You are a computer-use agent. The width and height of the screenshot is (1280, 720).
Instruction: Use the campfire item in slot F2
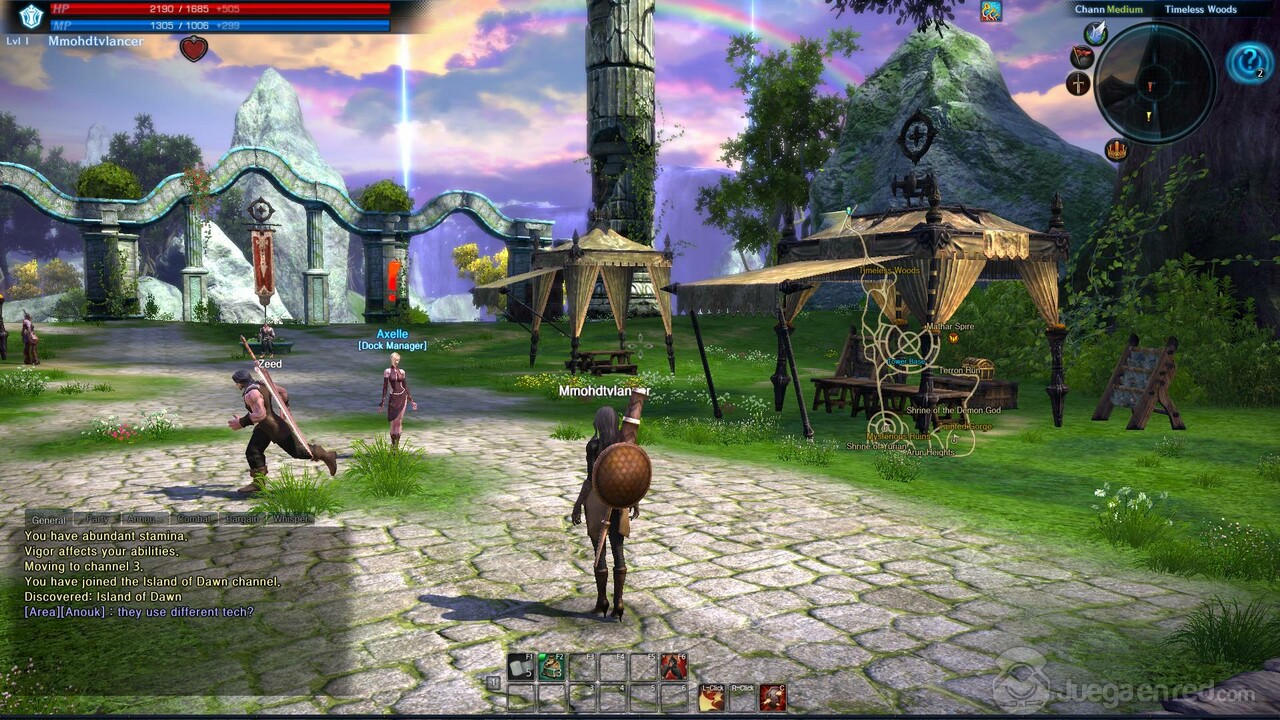552,666
